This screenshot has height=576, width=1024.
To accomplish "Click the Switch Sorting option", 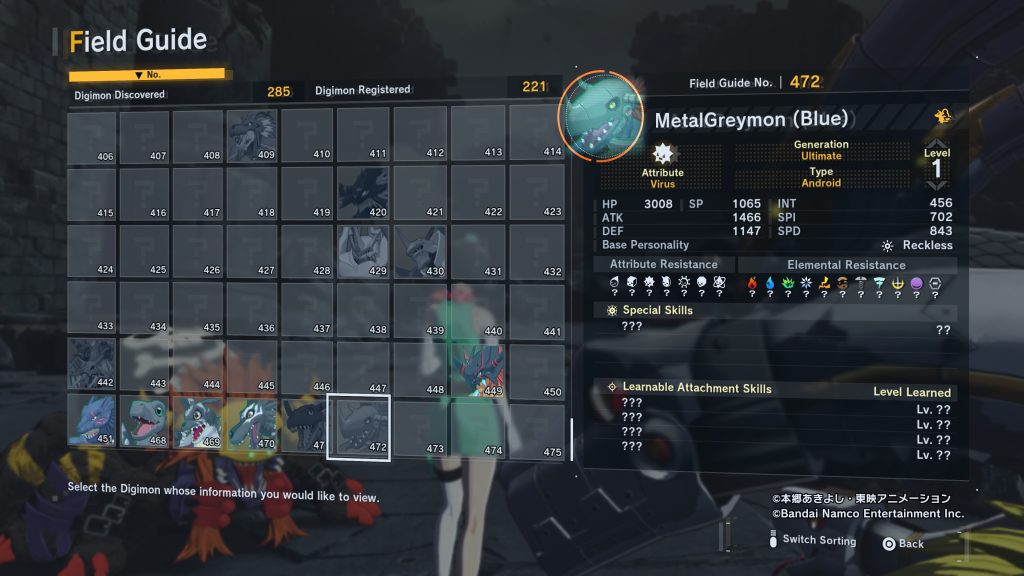I will point(818,541).
